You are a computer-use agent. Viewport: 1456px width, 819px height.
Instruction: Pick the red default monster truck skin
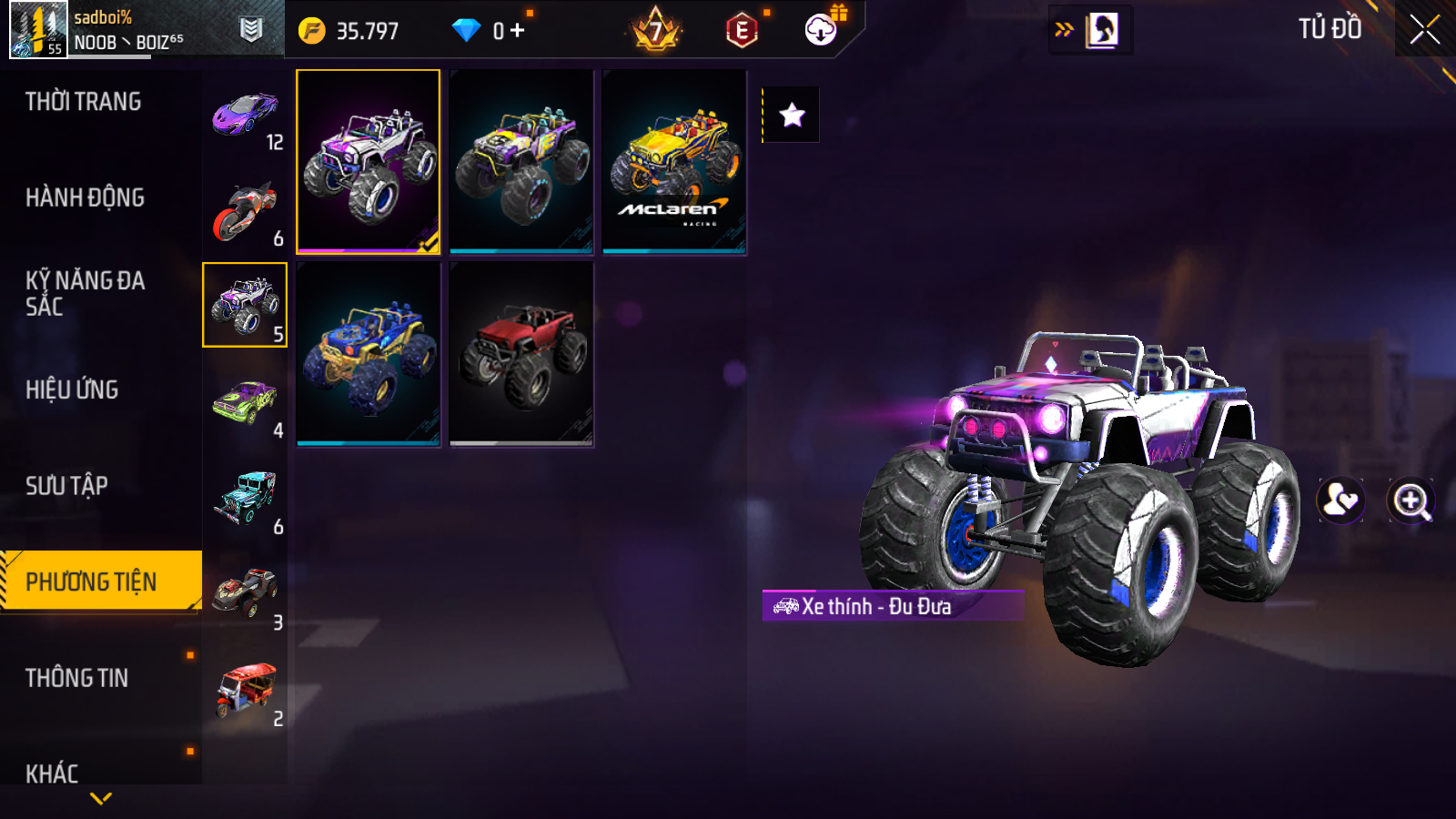point(521,354)
